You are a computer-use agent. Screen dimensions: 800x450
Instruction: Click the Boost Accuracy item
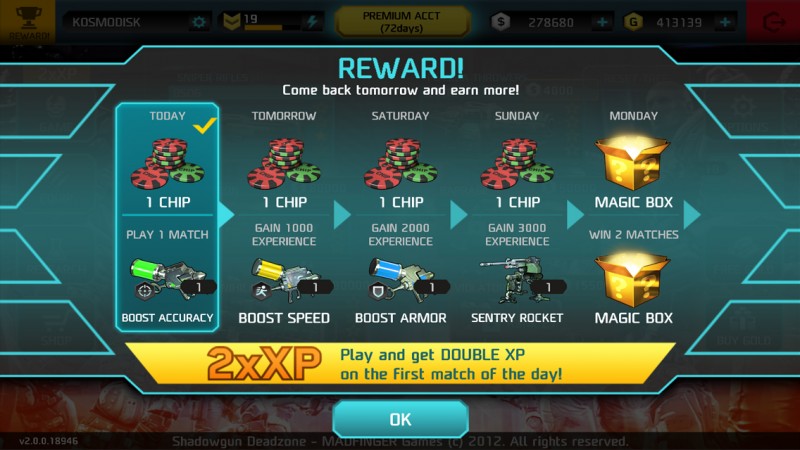click(x=167, y=285)
